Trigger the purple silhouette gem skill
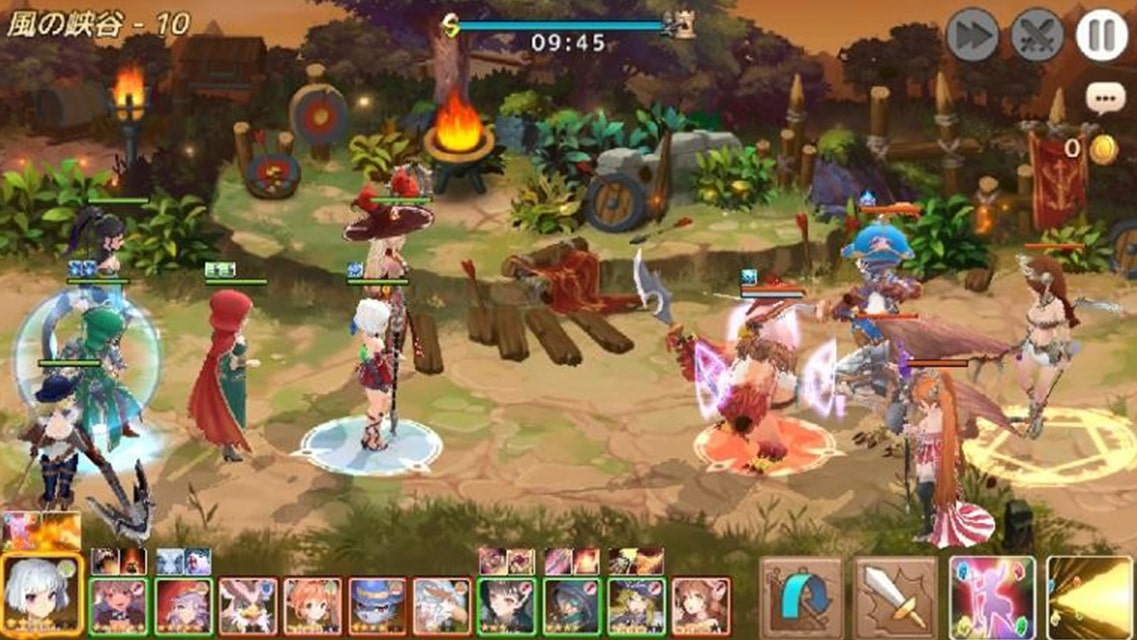This screenshot has width=1137, height=640. [991, 597]
